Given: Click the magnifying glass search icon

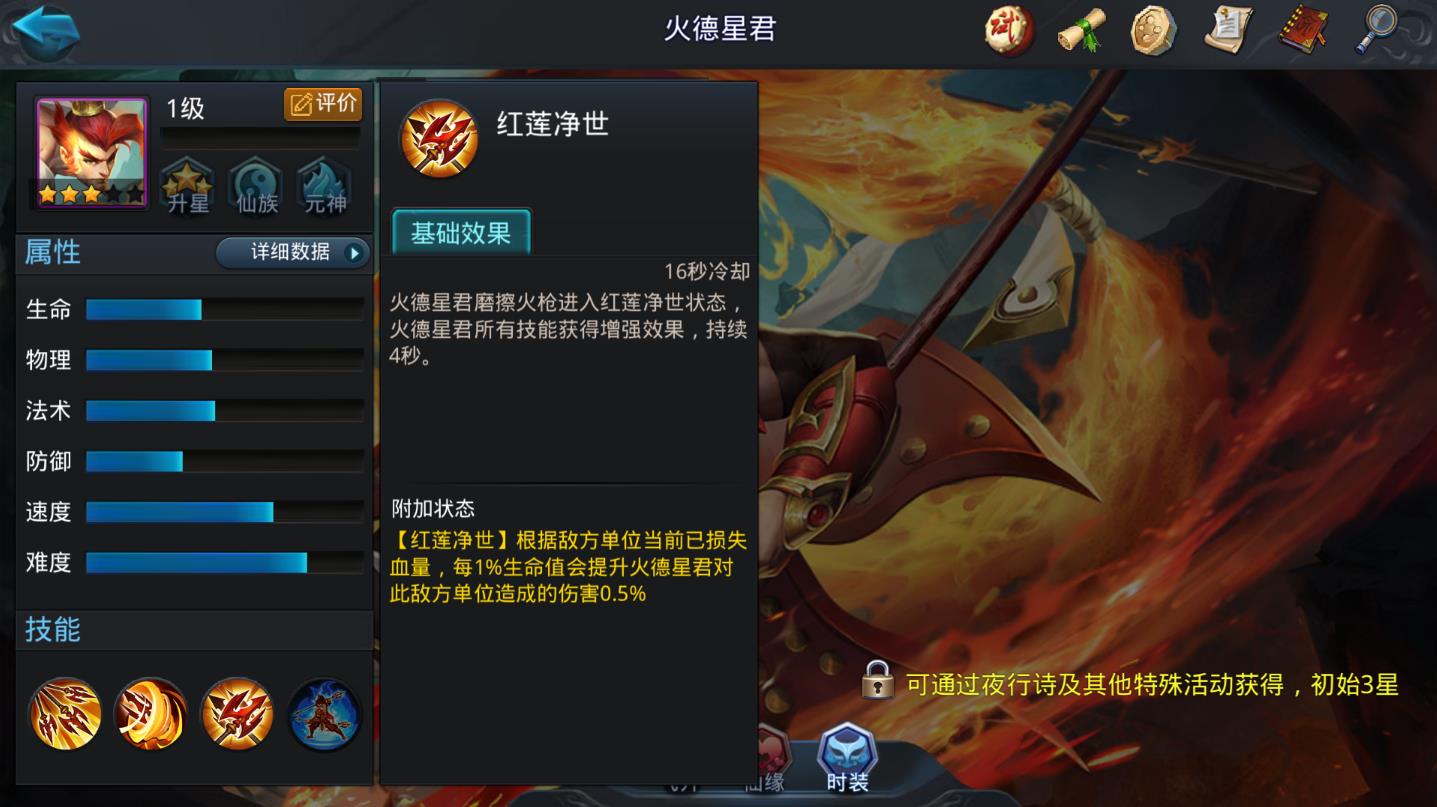Looking at the screenshot, I should click(1377, 31).
